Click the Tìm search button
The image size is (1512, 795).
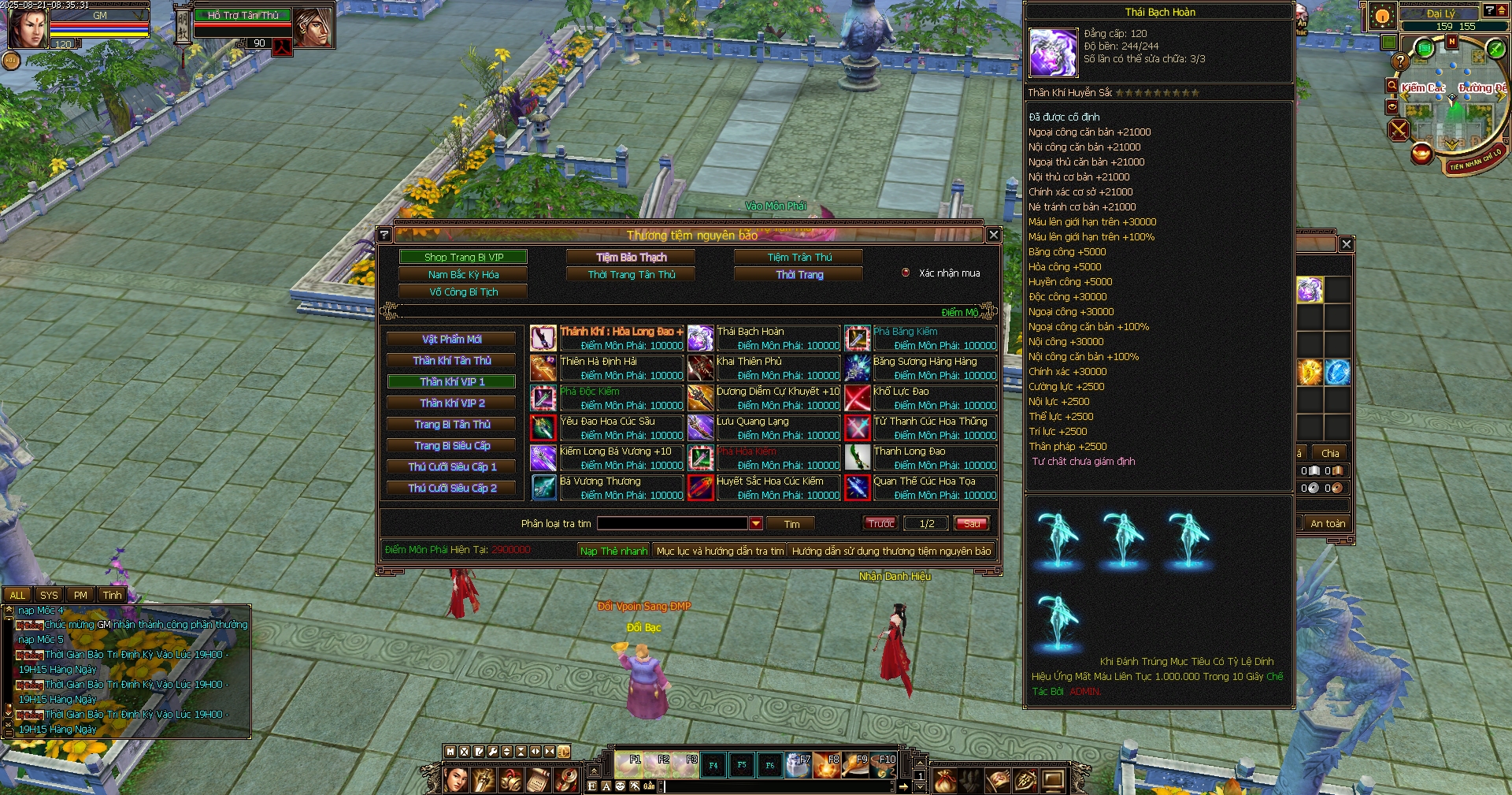(x=791, y=524)
